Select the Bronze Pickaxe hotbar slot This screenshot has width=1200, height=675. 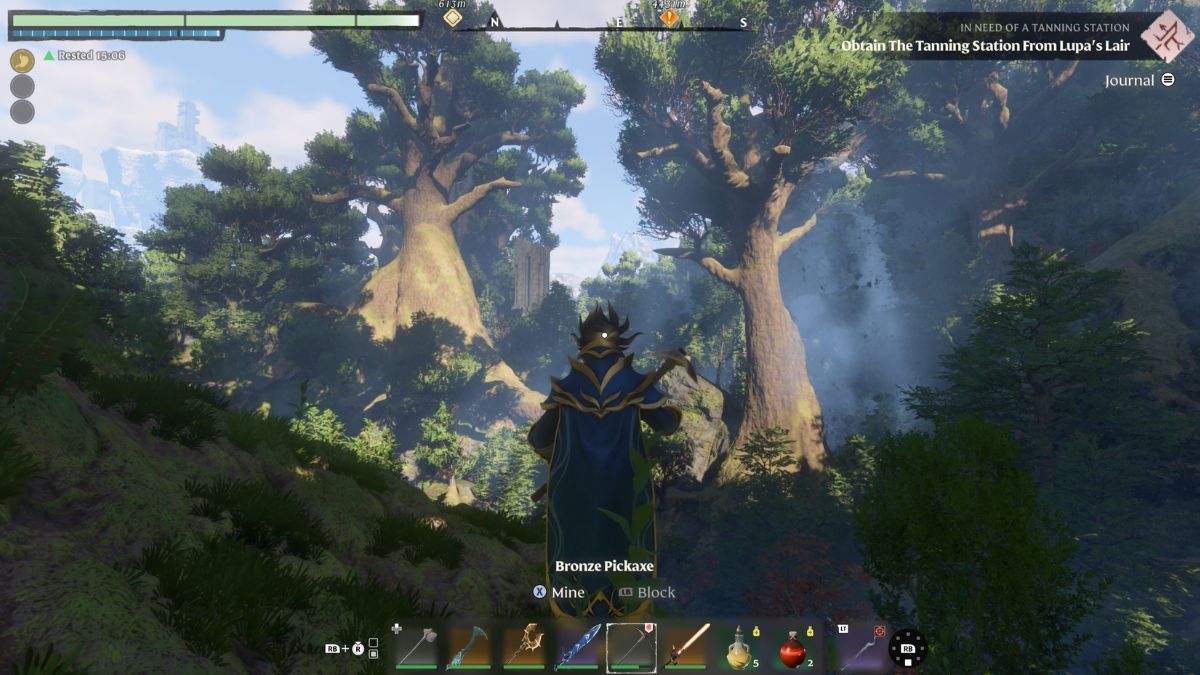point(632,645)
